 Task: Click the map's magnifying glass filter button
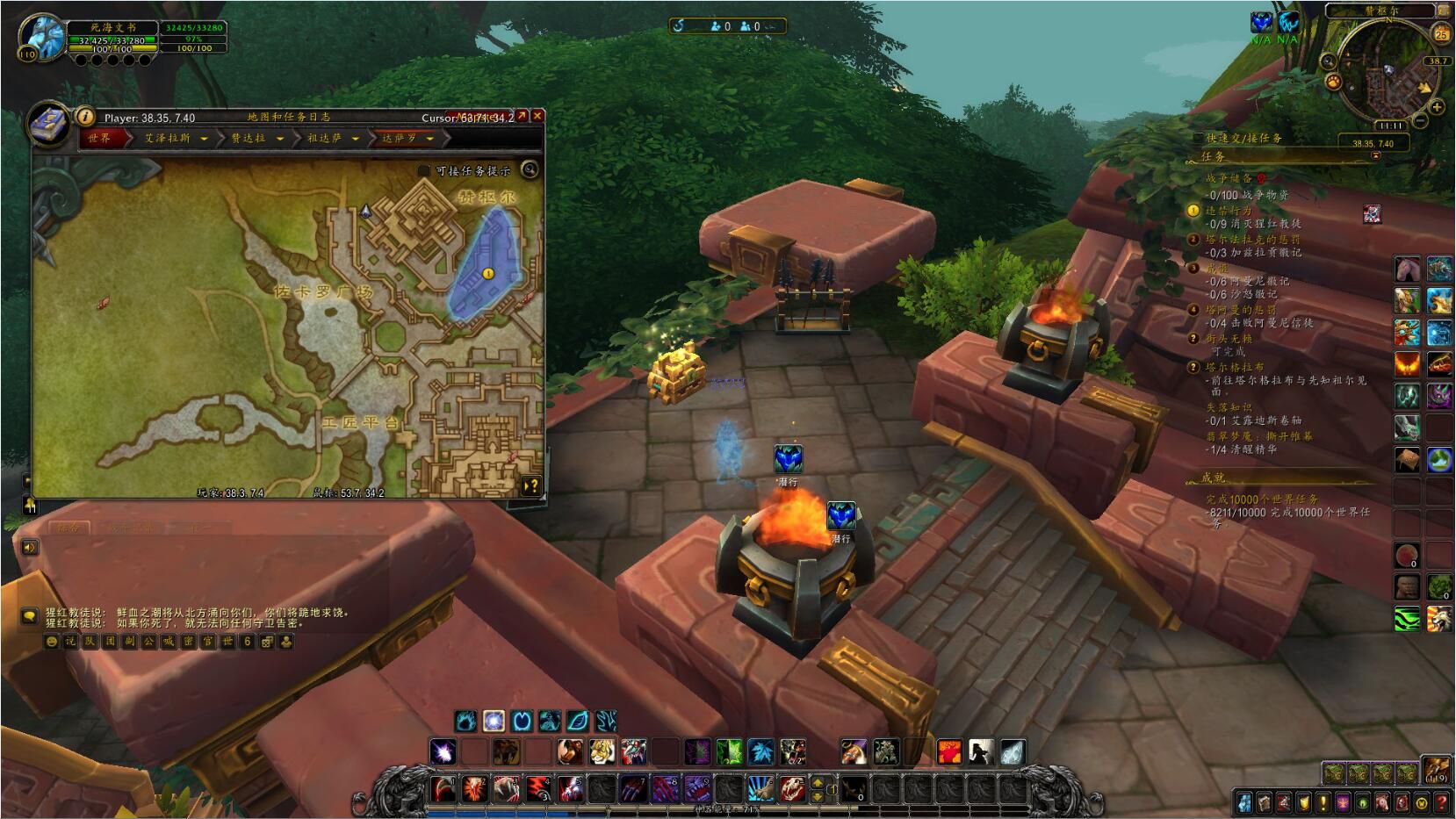[530, 169]
